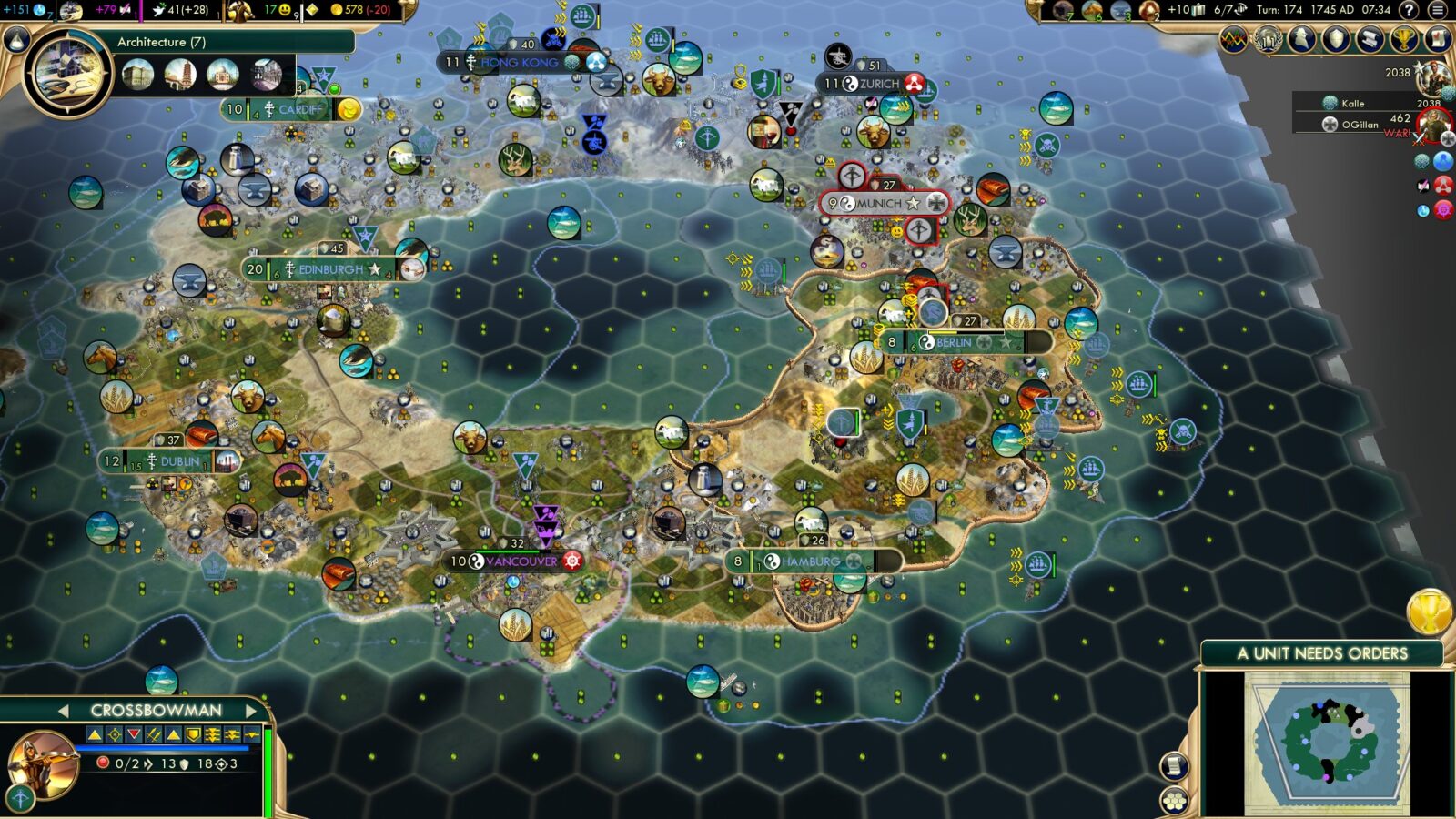Fortify the Crossbowman with the shield action
The height and width of the screenshot is (819, 1456).
click(x=193, y=734)
